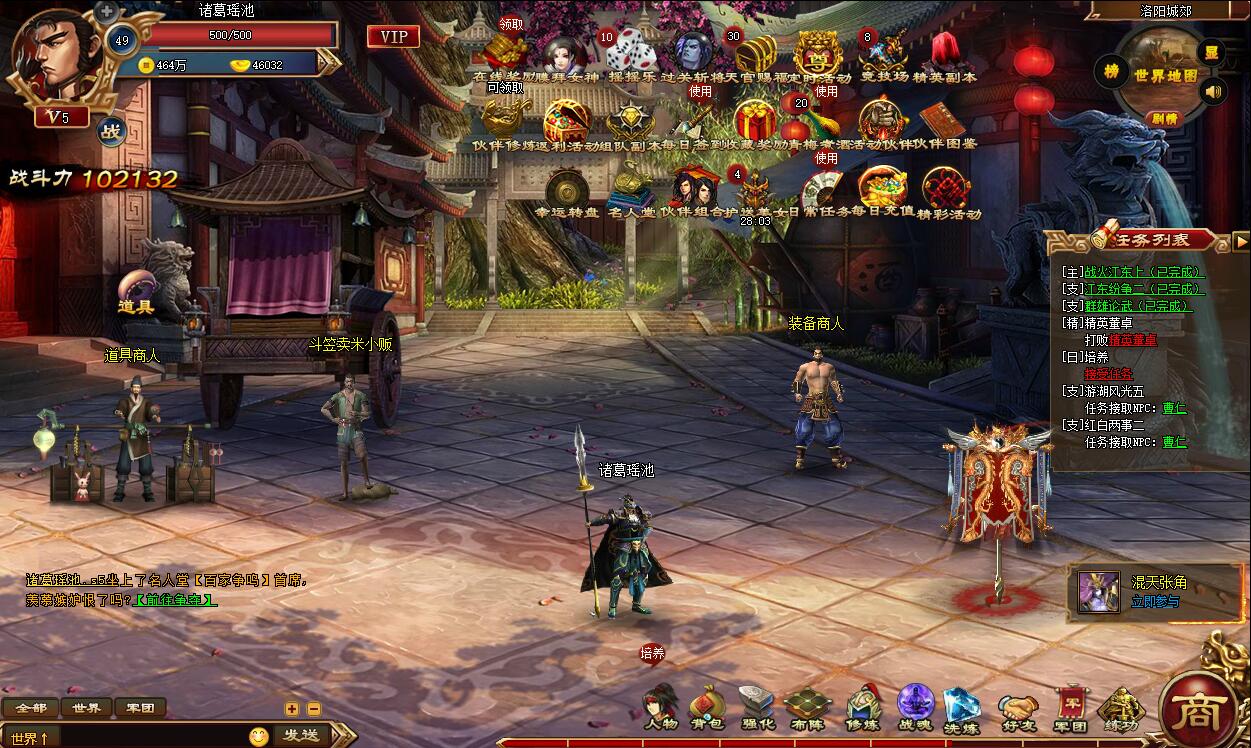The image size is (1251, 748).
Task: Open the VIP panel
Action: coord(393,36)
